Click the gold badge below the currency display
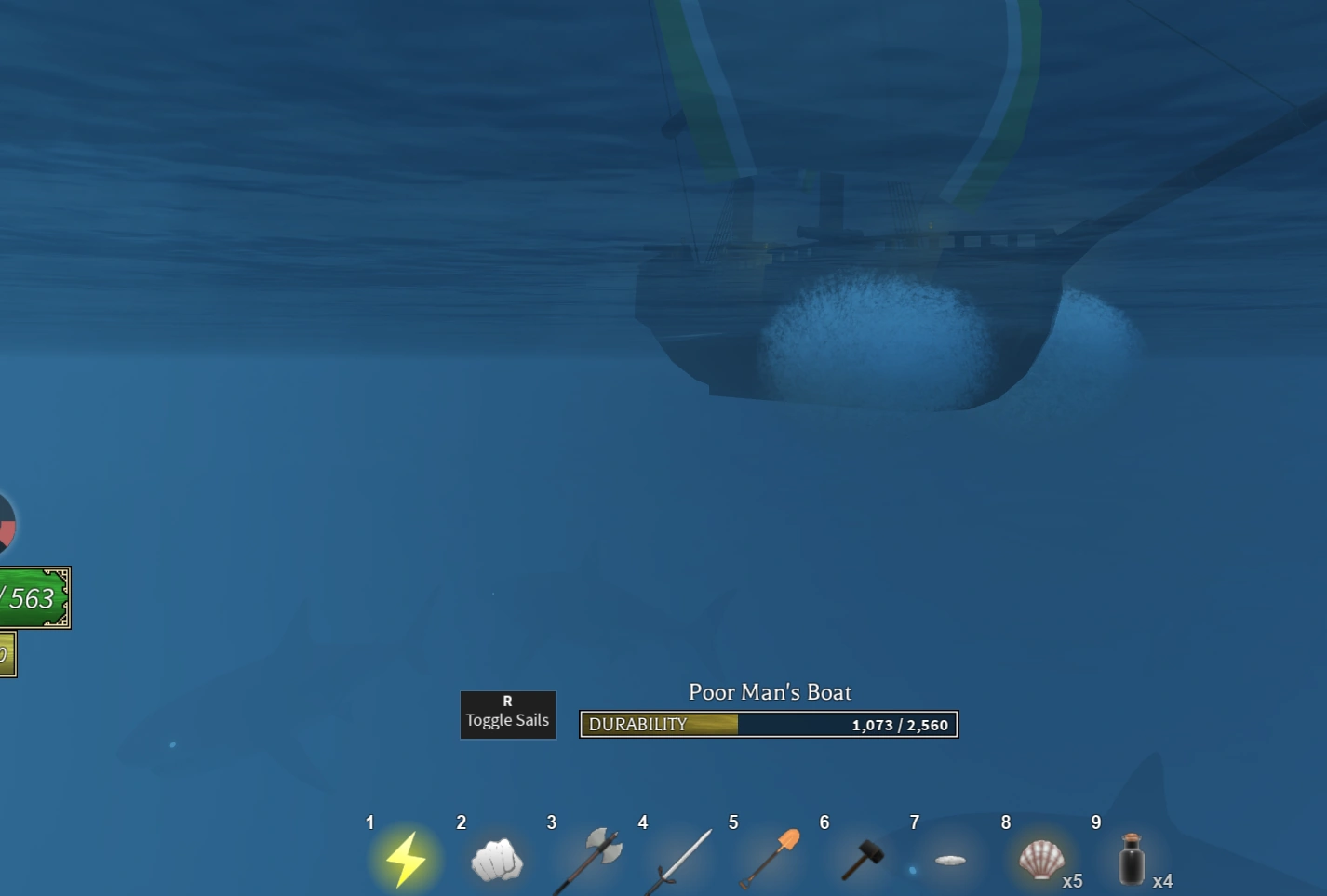 click(x=7, y=654)
